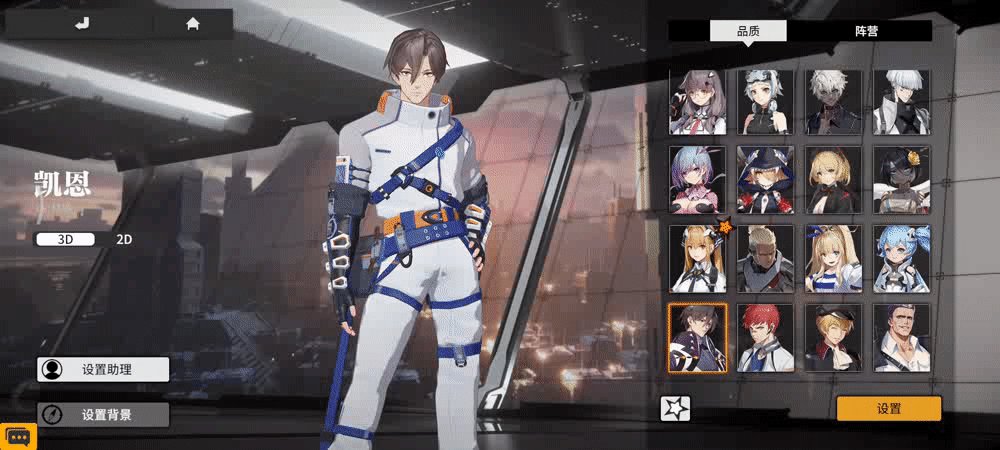Switch to the 品质 tab
1000x450 pixels.
click(x=748, y=31)
